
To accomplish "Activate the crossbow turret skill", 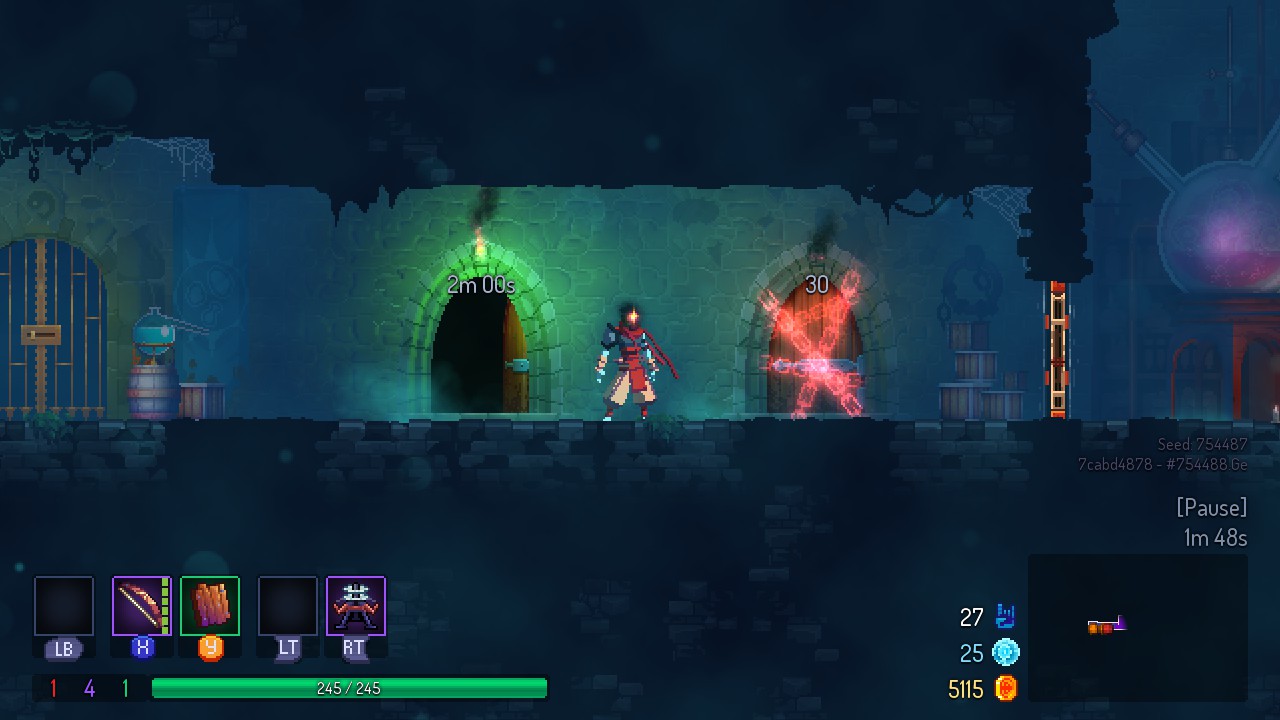I will (355, 606).
